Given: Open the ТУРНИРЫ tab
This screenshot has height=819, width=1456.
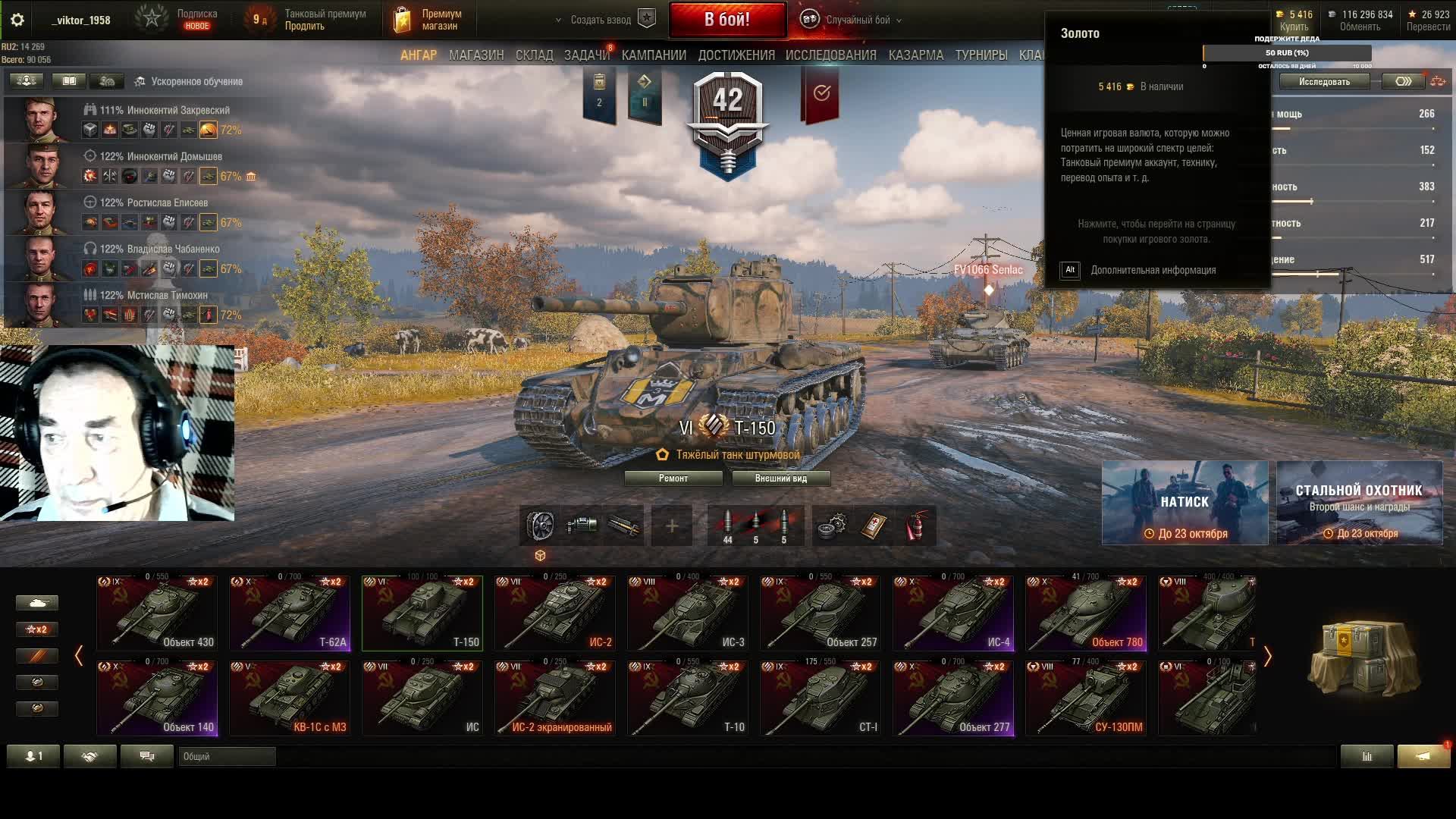Looking at the screenshot, I should tap(981, 55).
